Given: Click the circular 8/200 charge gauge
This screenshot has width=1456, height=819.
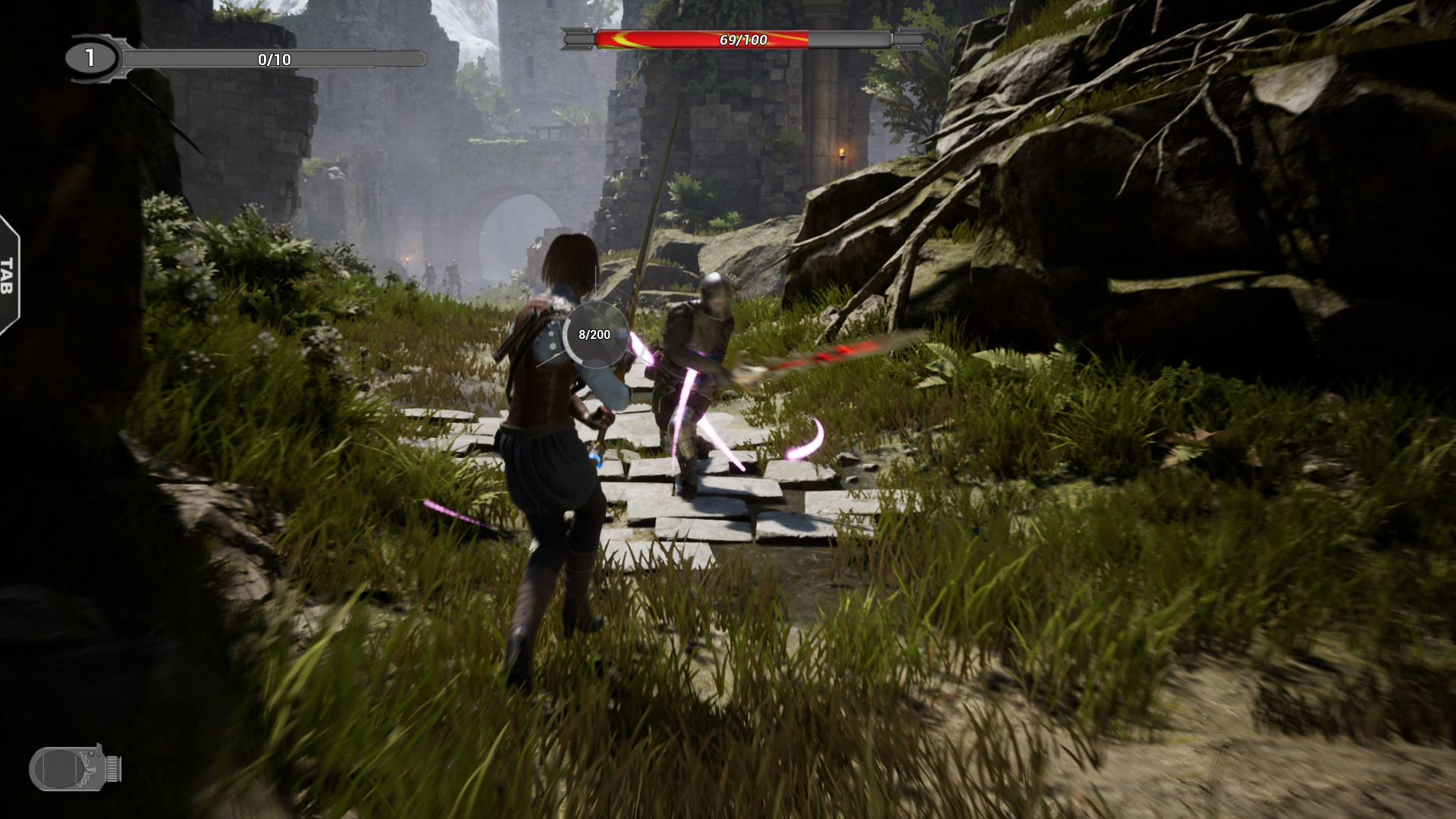Looking at the screenshot, I should coord(595,334).
